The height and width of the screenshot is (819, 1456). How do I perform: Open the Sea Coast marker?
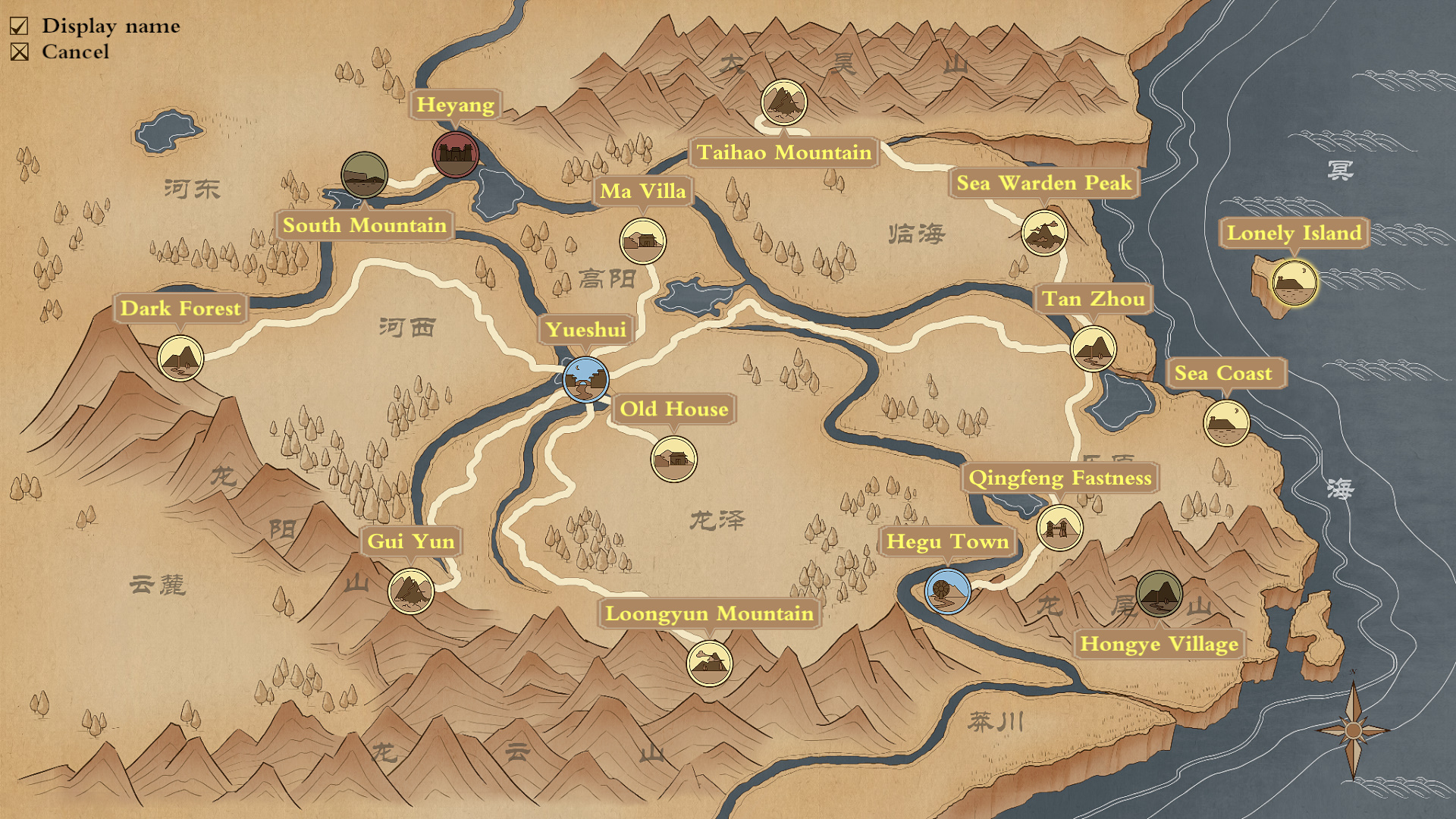click(x=1226, y=422)
